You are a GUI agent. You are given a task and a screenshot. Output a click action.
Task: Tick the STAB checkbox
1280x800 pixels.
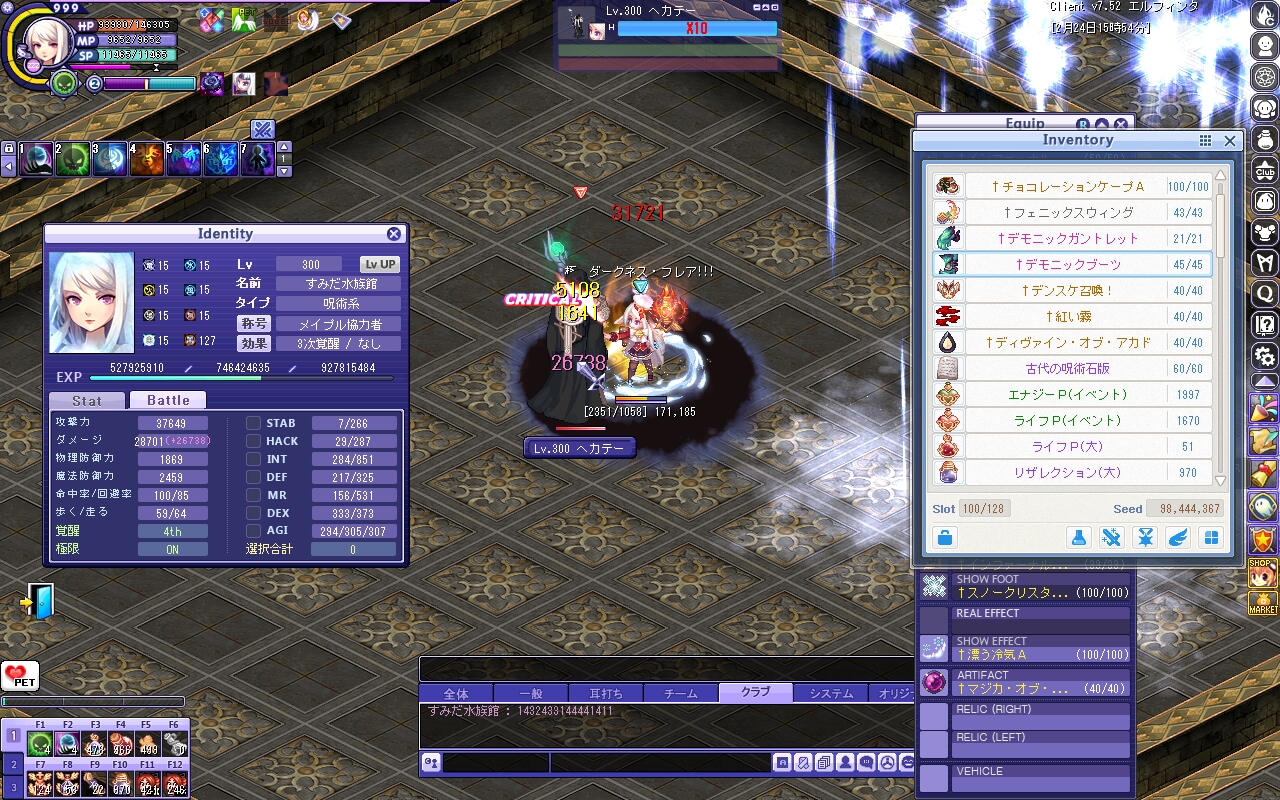pyautogui.click(x=254, y=423)
